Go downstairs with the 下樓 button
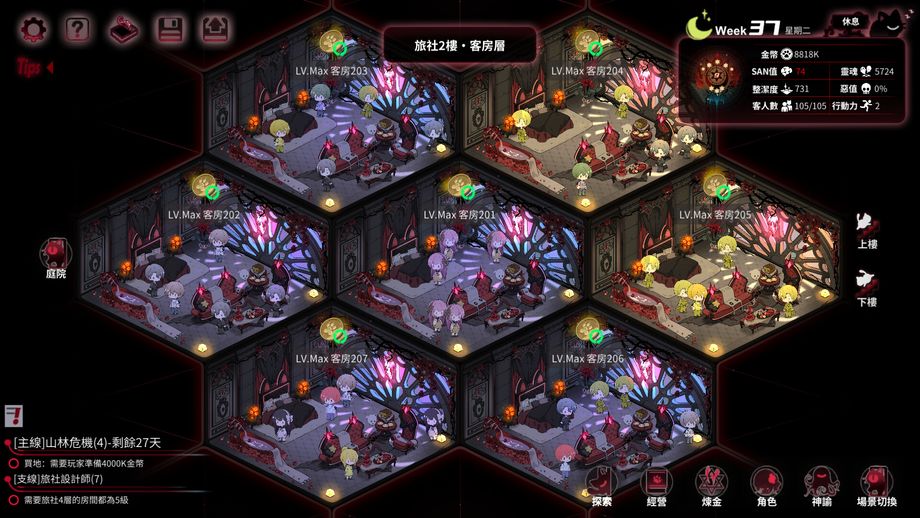Viewport: 920px width, 518px height. click(x=867, y=287)
